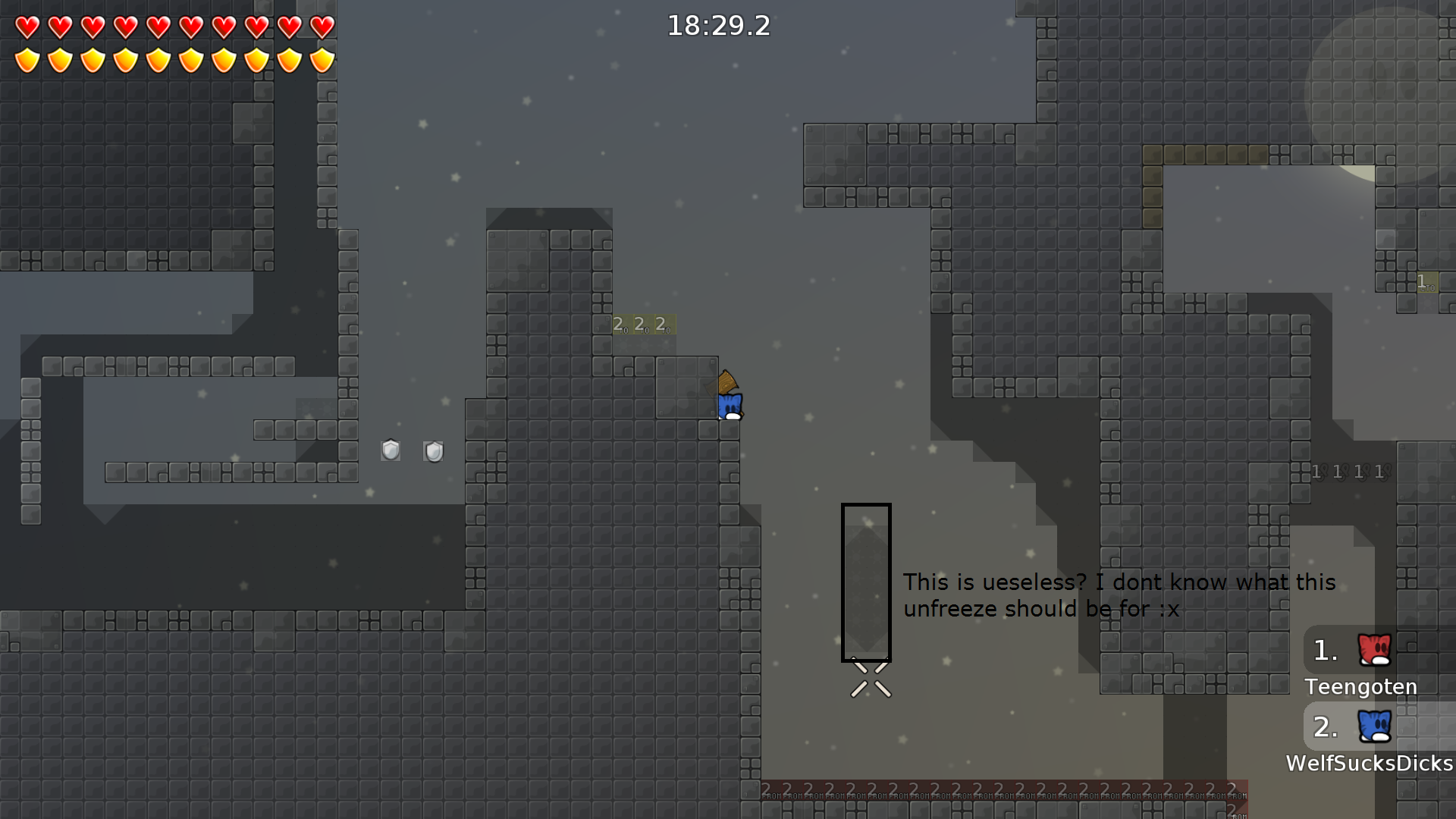The image size is (1456, 819).
Task: Select the left shield pickup floating in the cave
Action: pos(391,450)
